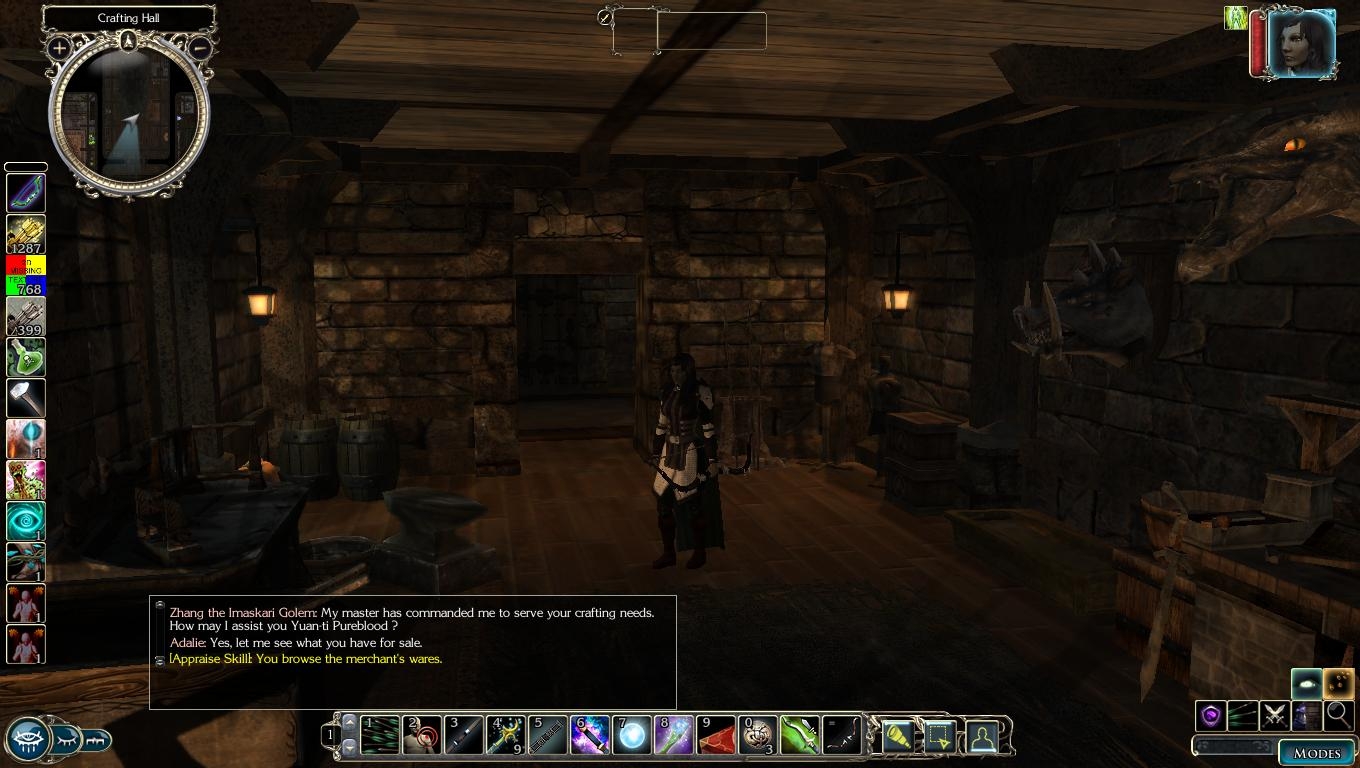Select the hammer icon in the left bar
This screenshot has width=1360, height=768.
click(26, 398)
